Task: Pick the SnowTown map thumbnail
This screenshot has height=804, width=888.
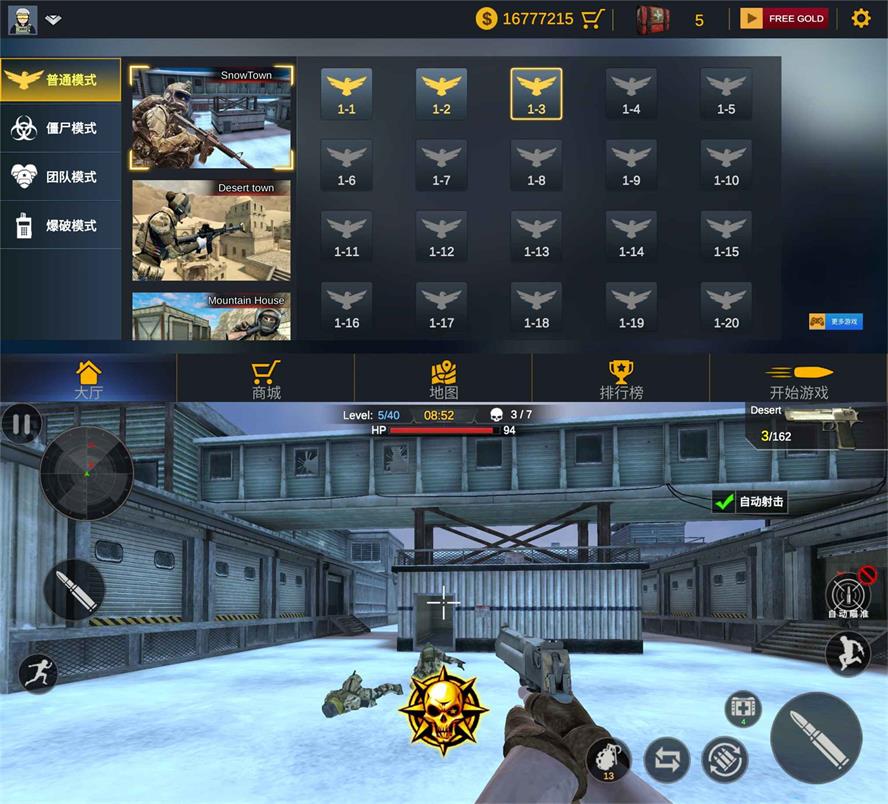Action: point(212,118)
